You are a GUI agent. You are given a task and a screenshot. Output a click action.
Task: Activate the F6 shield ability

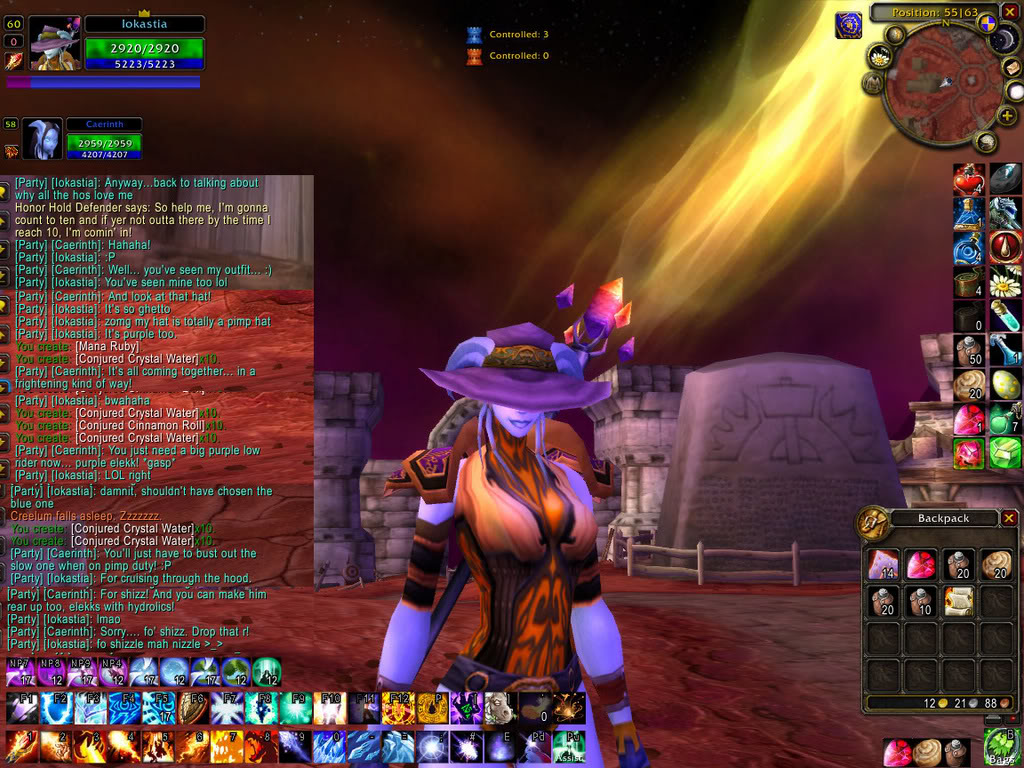pos(193,709)
